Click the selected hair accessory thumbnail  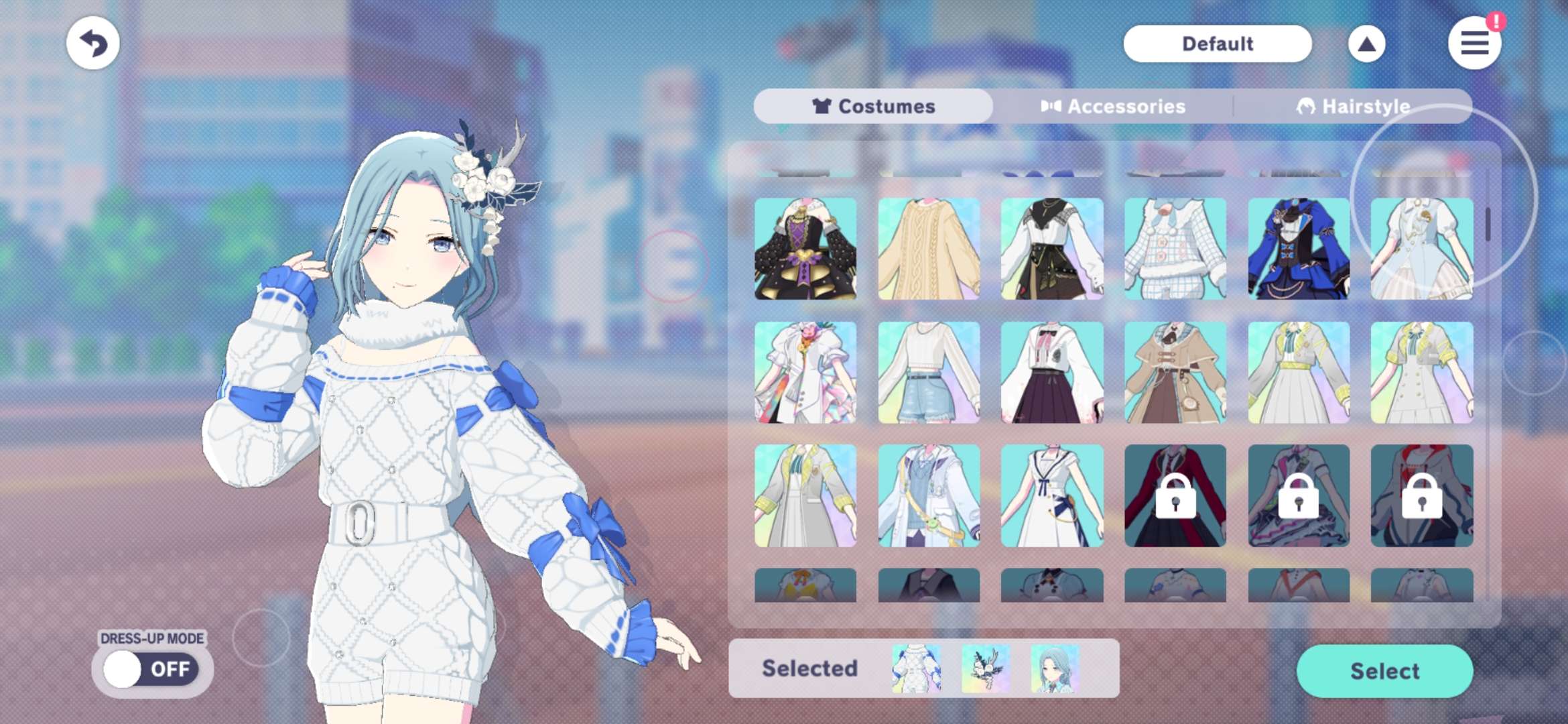[x=986, y=668]
